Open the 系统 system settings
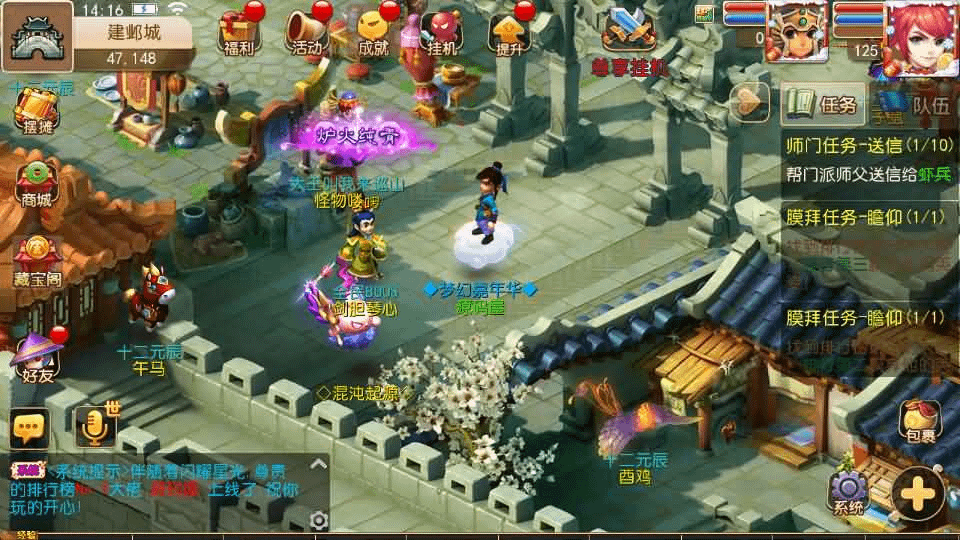The image size is (960, 540). [848, 490]
